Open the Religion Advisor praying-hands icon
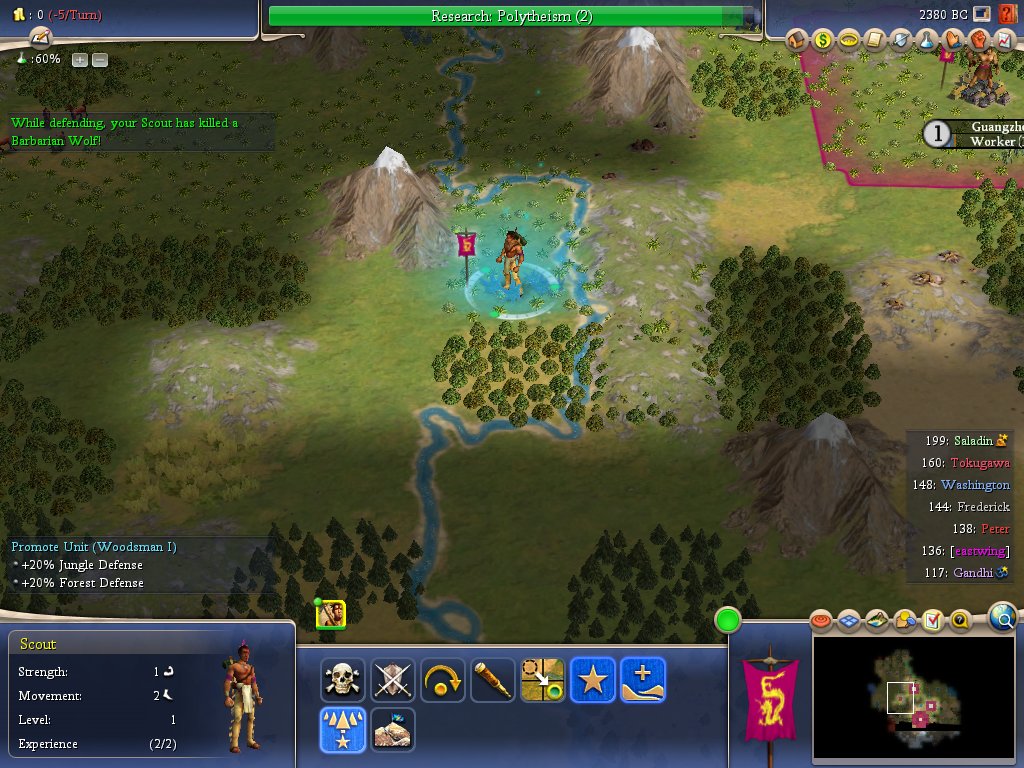Viewport: 1024px width, 768px height. tap(953, 40)
